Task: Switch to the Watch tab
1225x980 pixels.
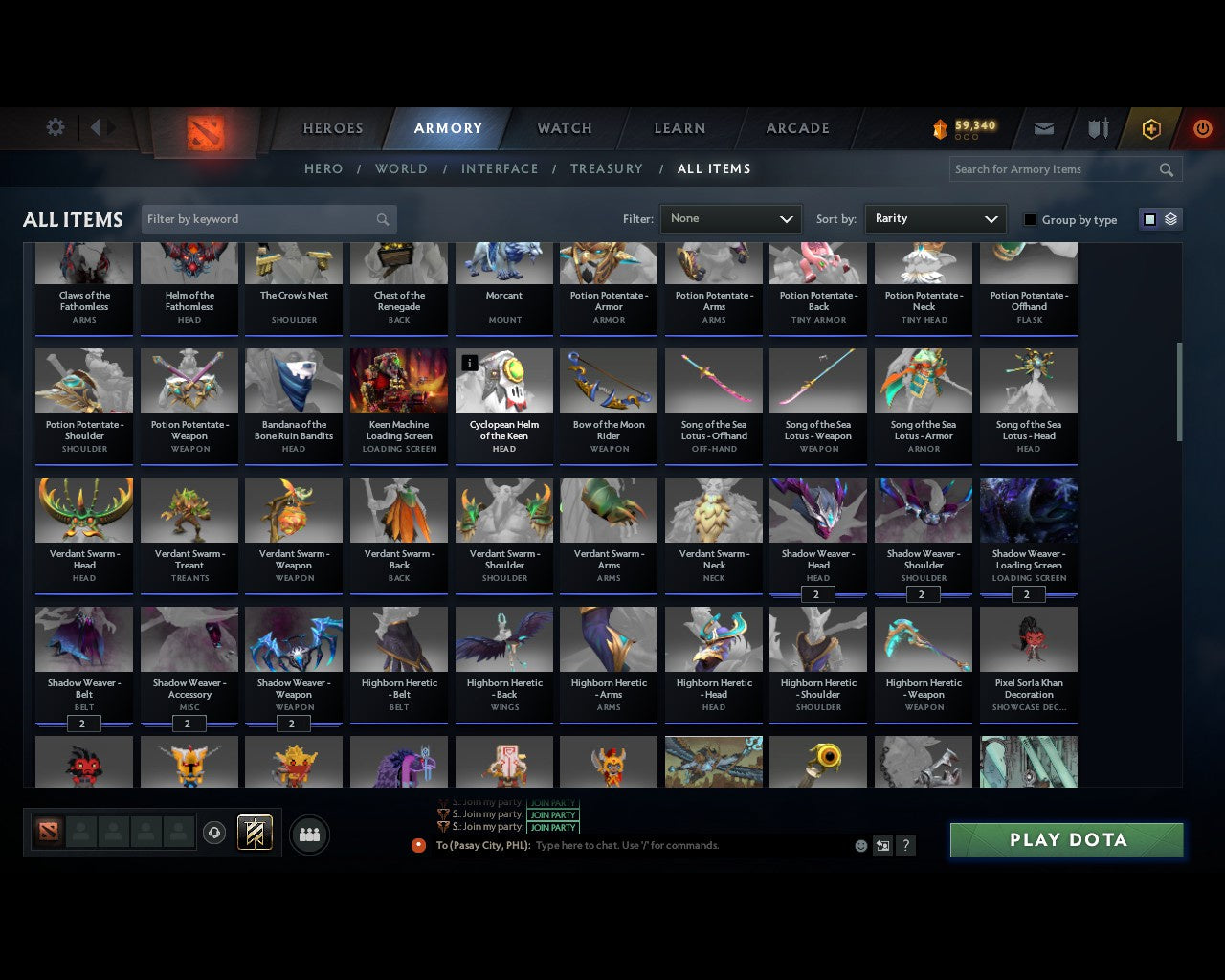Action: (564, 128)
